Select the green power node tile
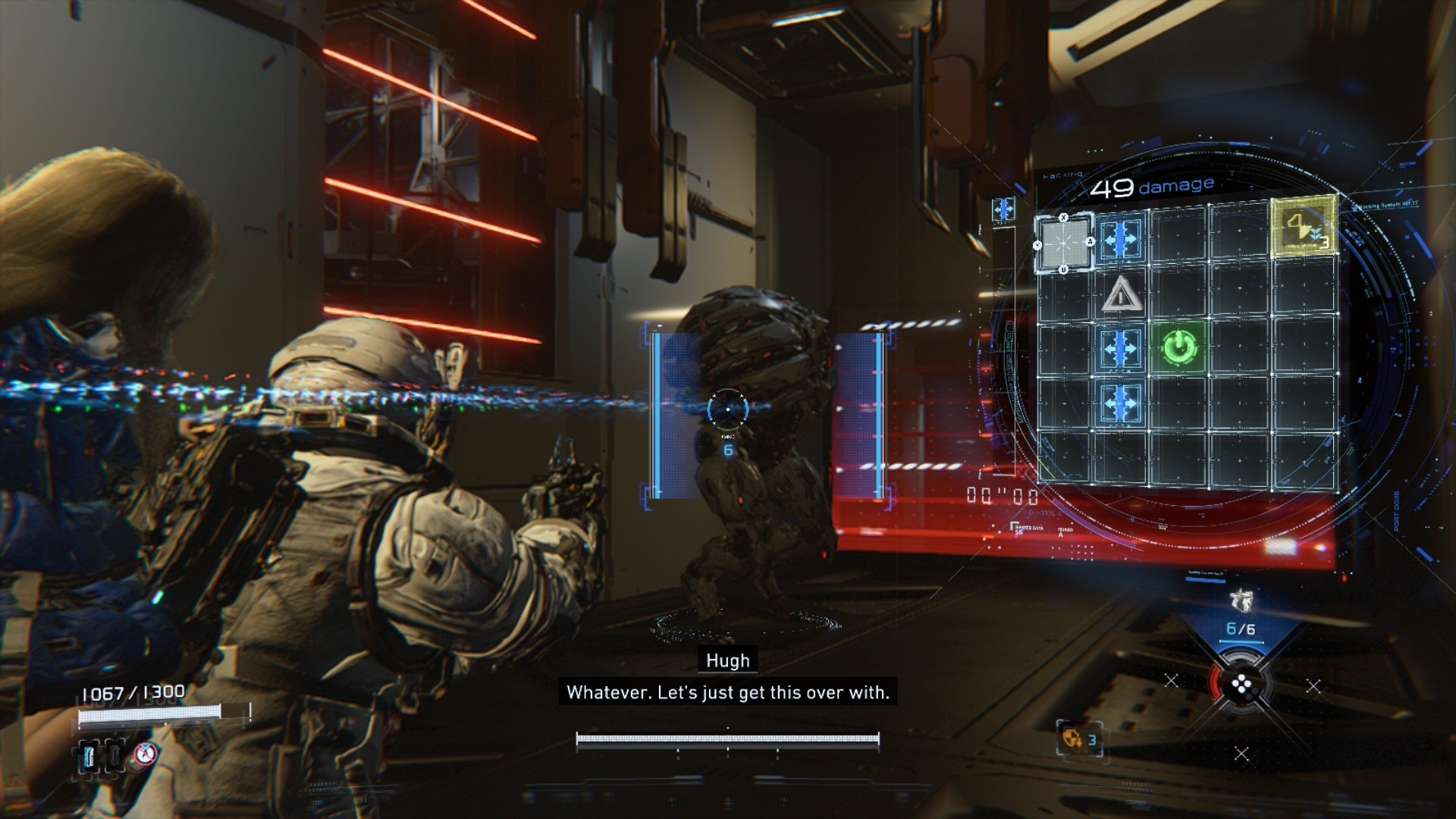 click(x=1176, y=347)
